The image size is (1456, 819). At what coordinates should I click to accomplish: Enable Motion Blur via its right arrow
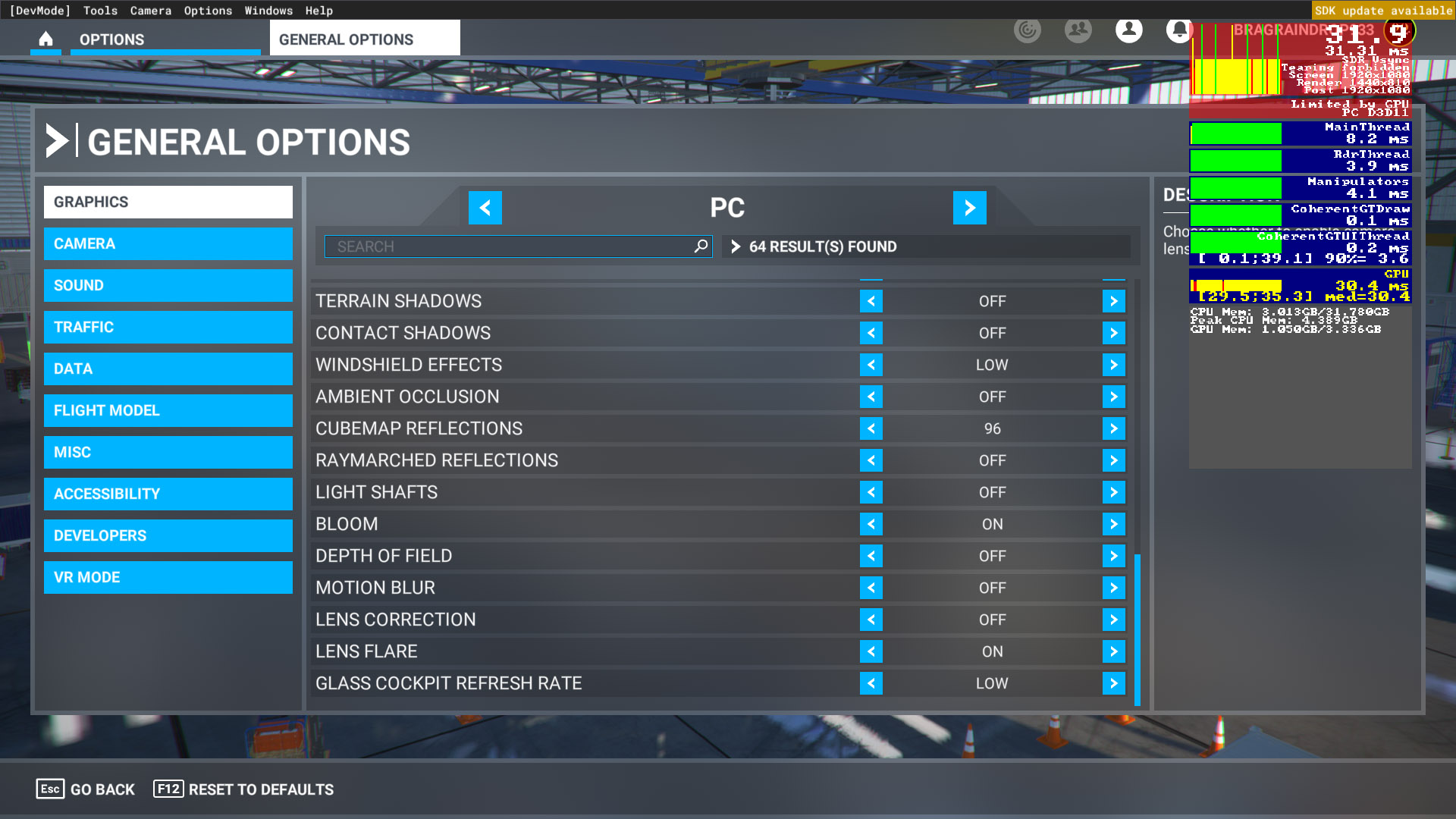[1113, 588]
